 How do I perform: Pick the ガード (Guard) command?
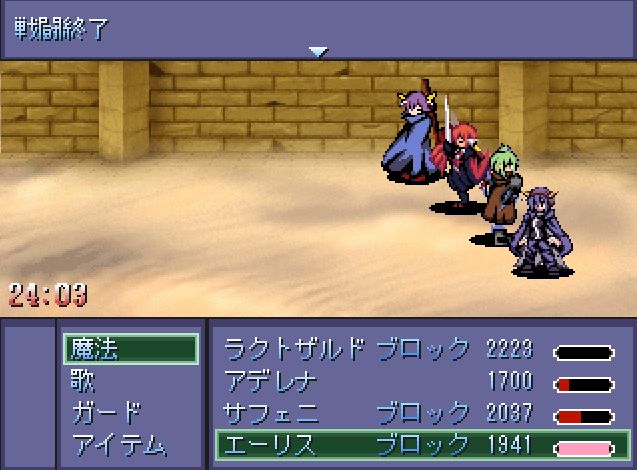pyautogui.click(x=107, y=412)
